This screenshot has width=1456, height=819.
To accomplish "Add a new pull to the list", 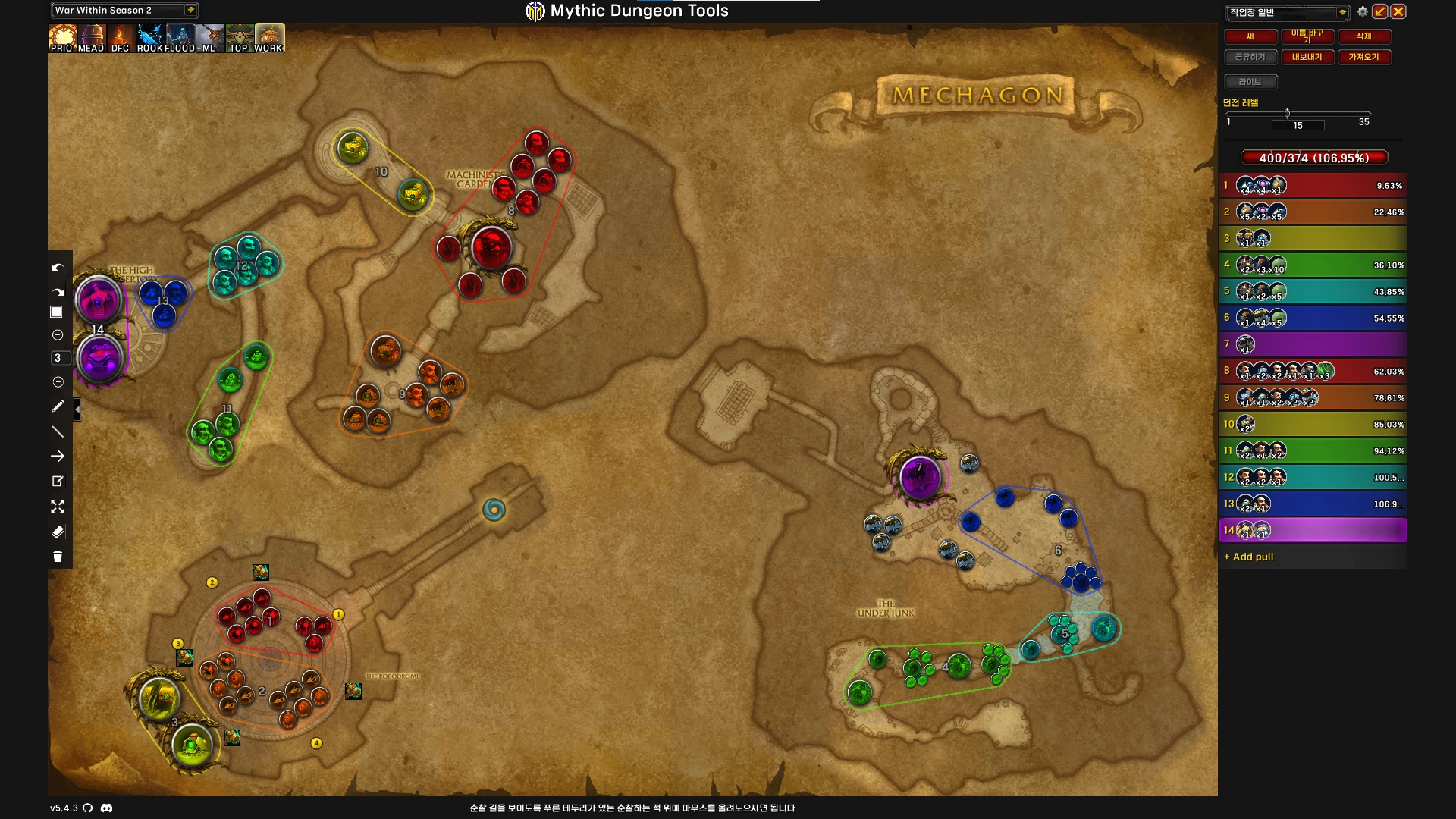I will point(1253,557).
